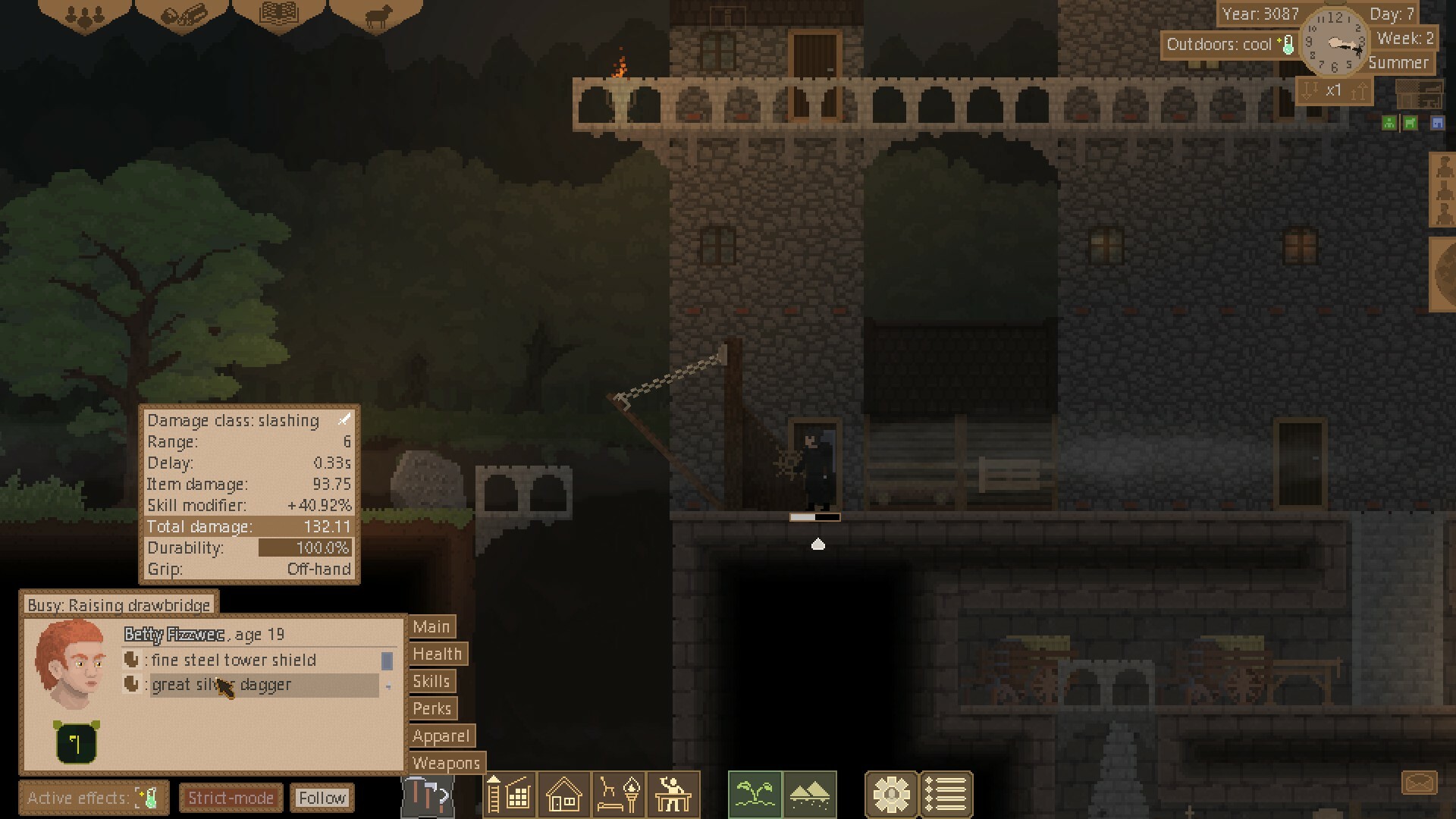1456x819 pixels.
Task: Switch to the Skills tab
Action: click(x=431, y=681)
